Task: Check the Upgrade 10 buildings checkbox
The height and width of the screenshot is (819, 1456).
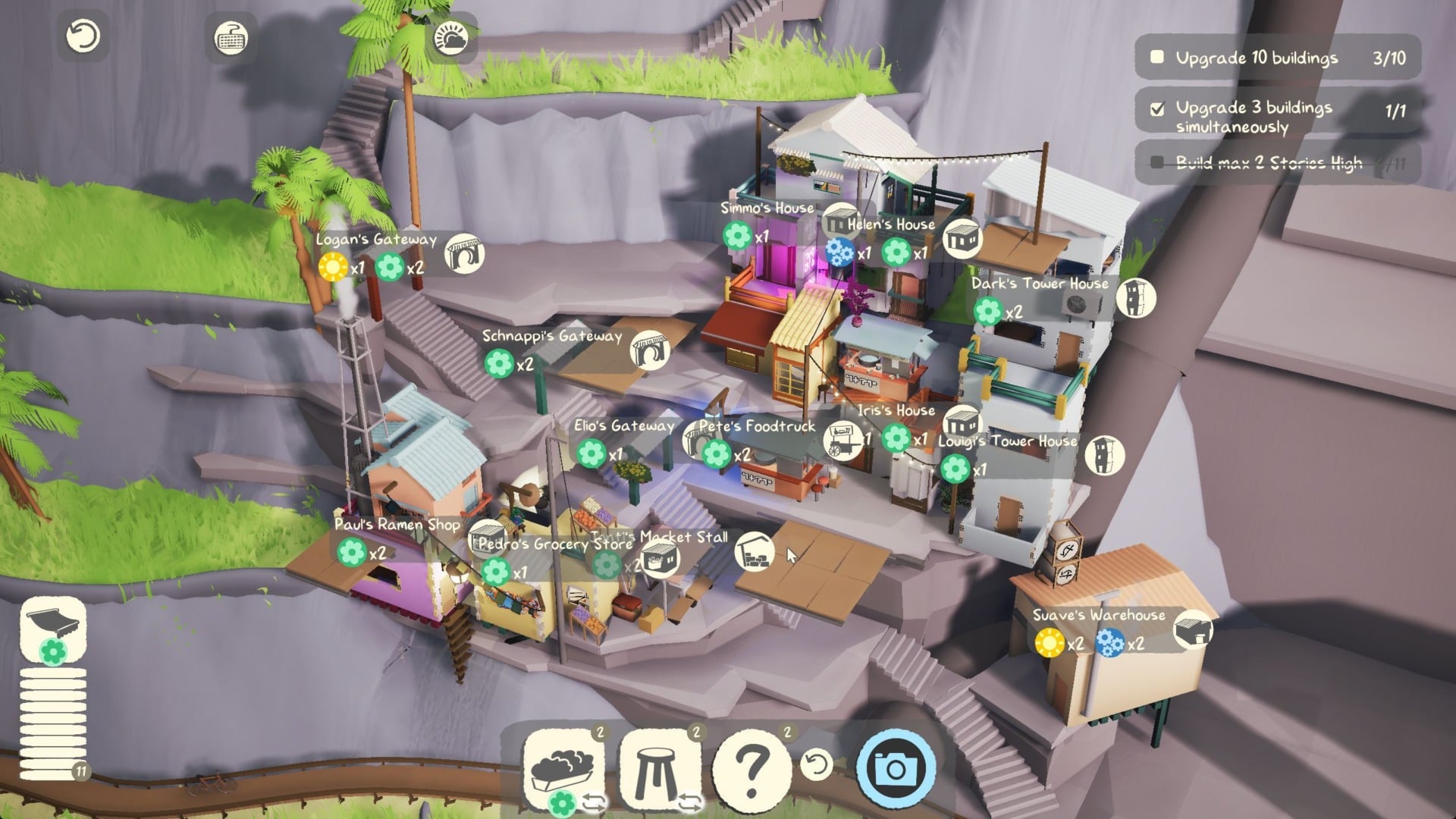Action: [1156, 55]
